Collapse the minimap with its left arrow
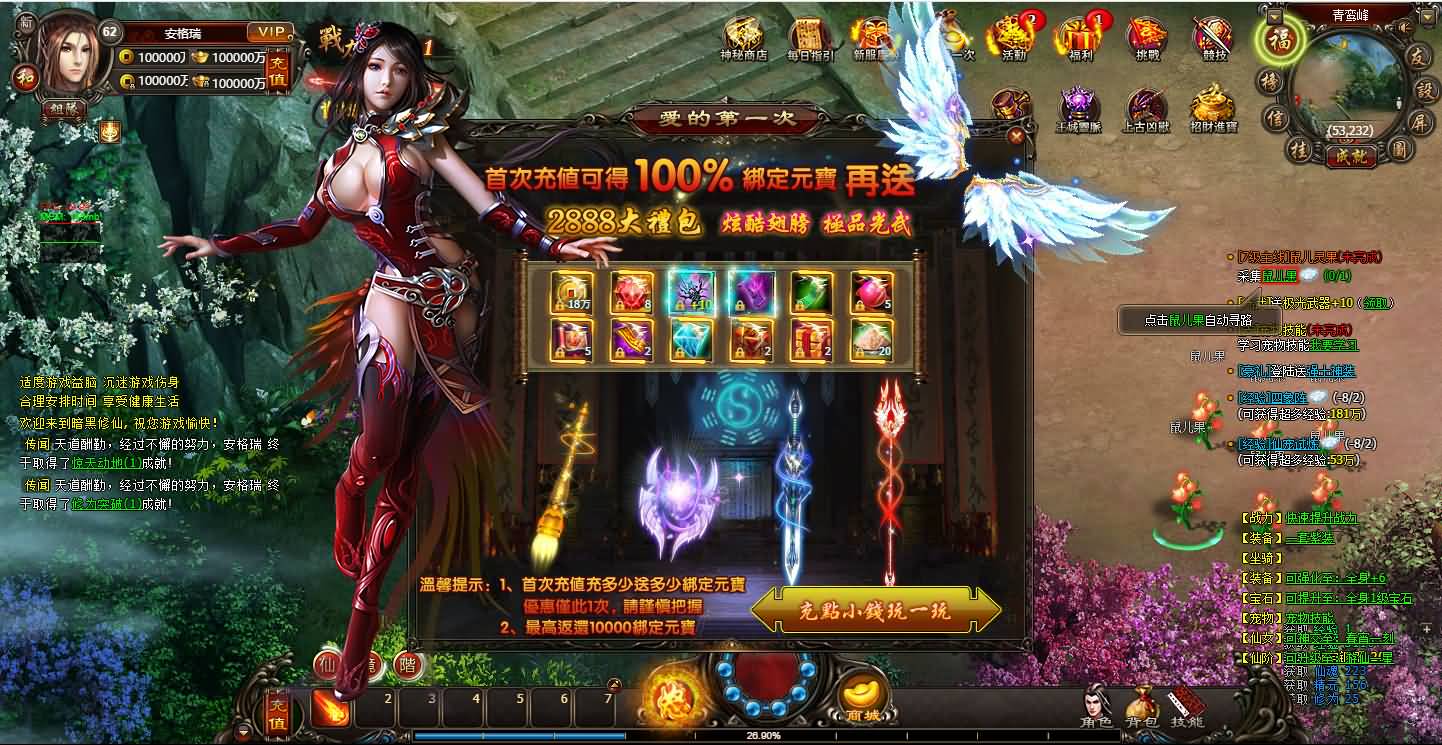 coord(1274,17)
